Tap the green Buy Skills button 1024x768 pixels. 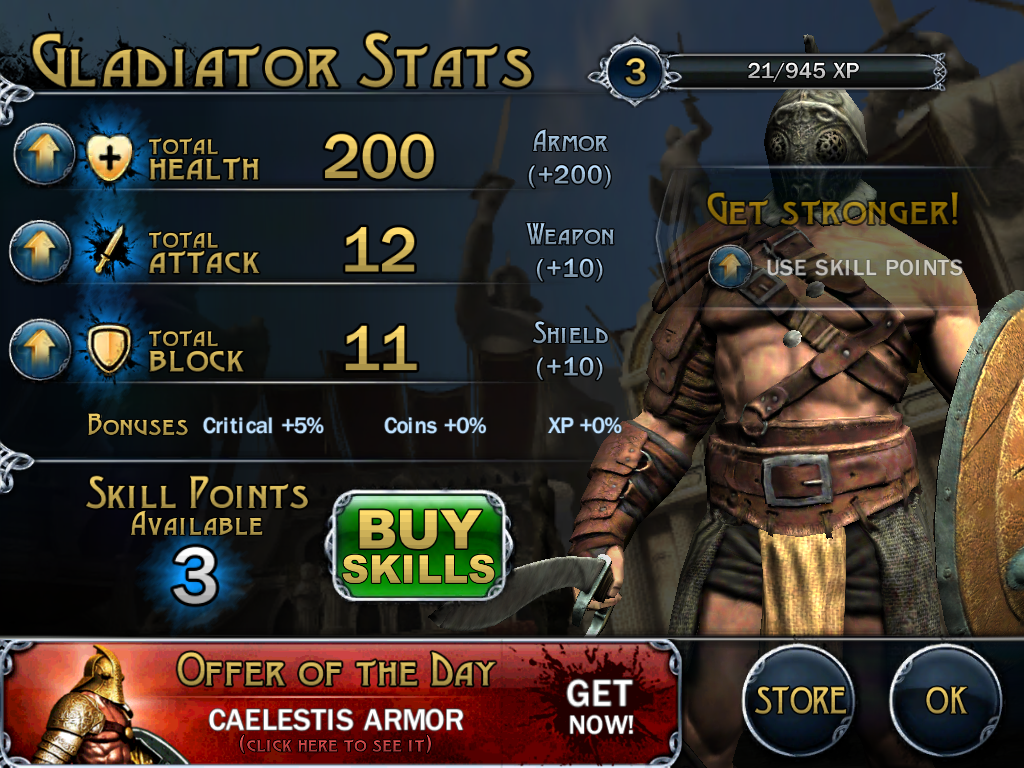(417, 547)
